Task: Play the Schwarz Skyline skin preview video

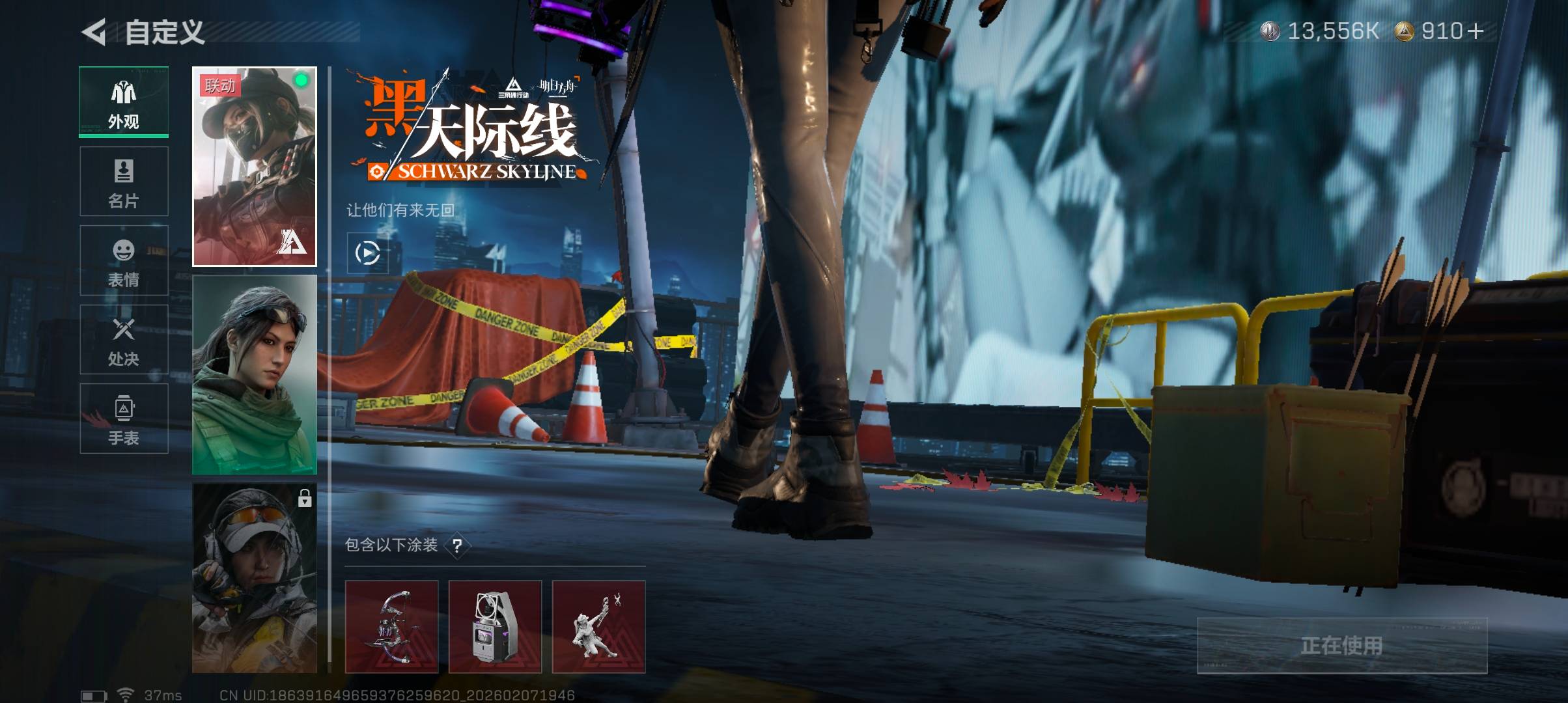Action: (x=367, y=253)
